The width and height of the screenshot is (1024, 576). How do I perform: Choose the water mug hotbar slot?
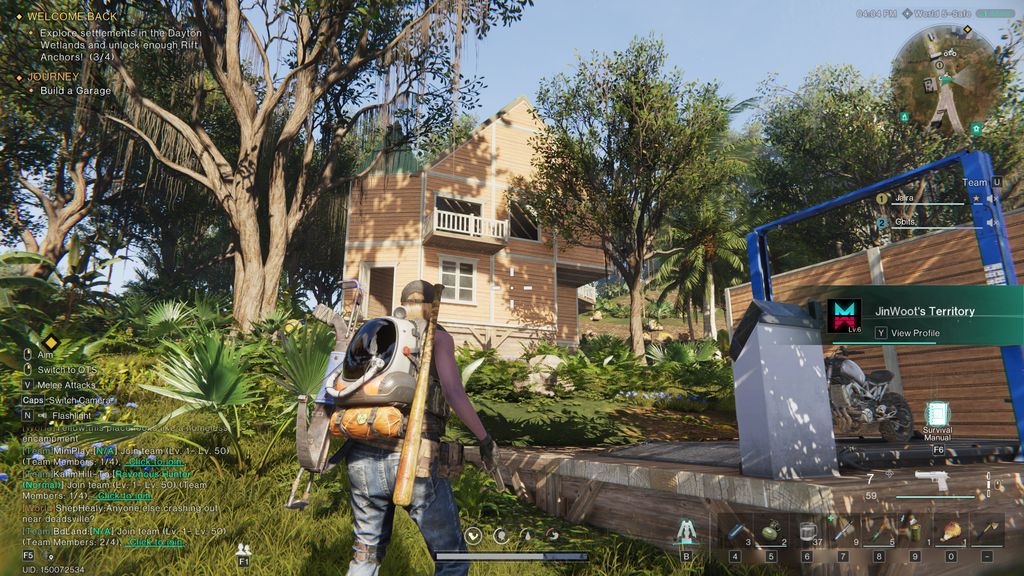coord(807,531)
